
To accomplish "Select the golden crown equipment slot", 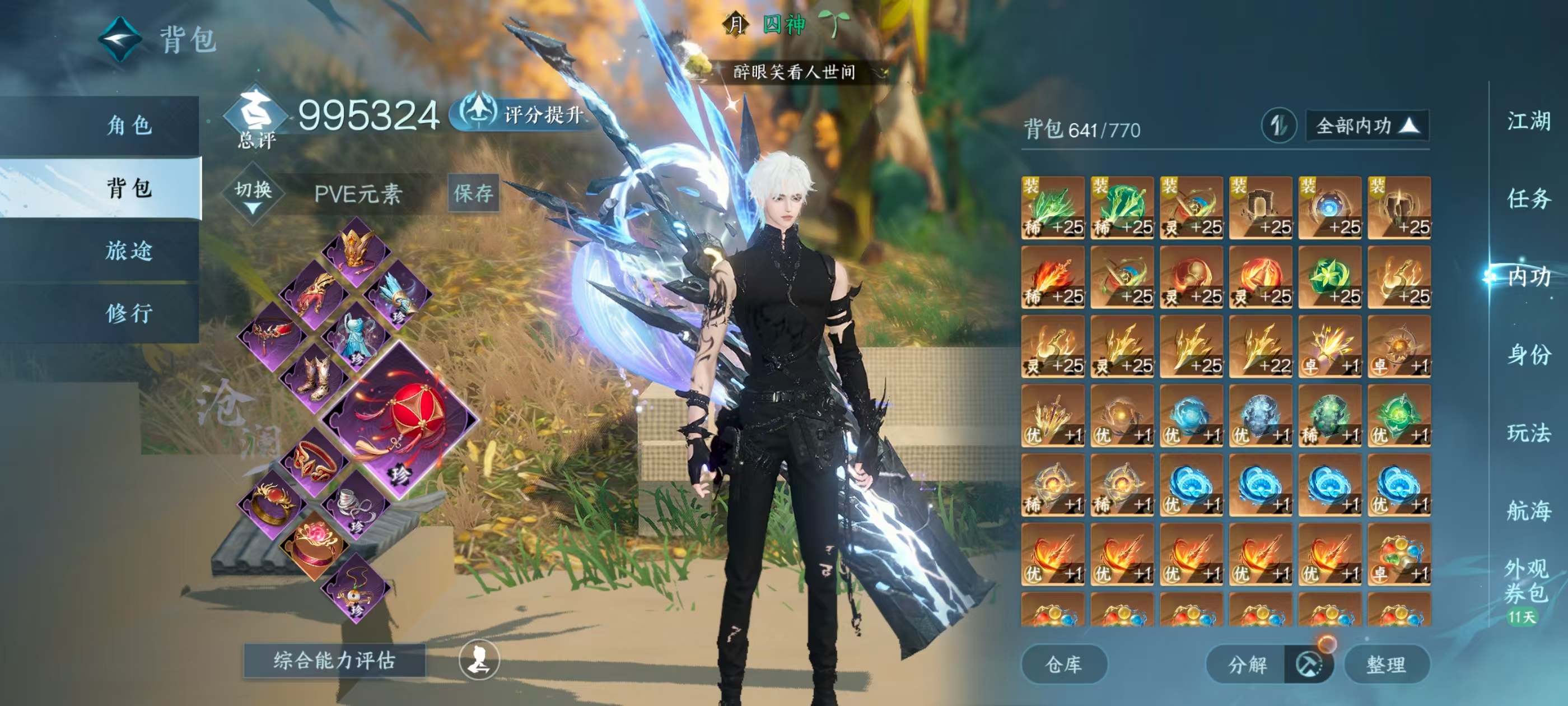I will point(357,250).
